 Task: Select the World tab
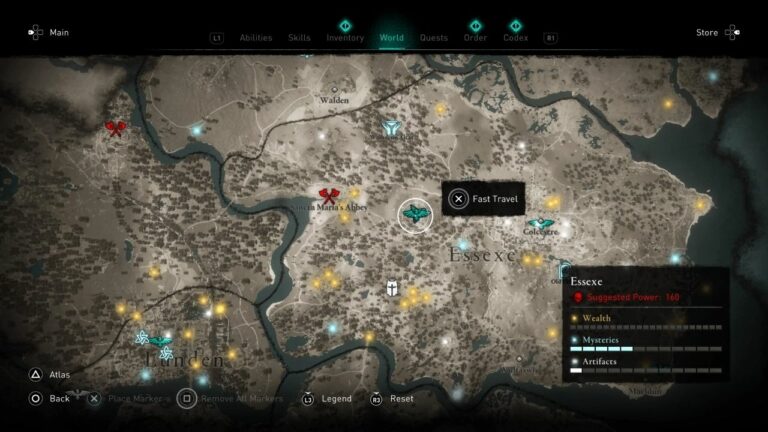(x=391, y=38)
